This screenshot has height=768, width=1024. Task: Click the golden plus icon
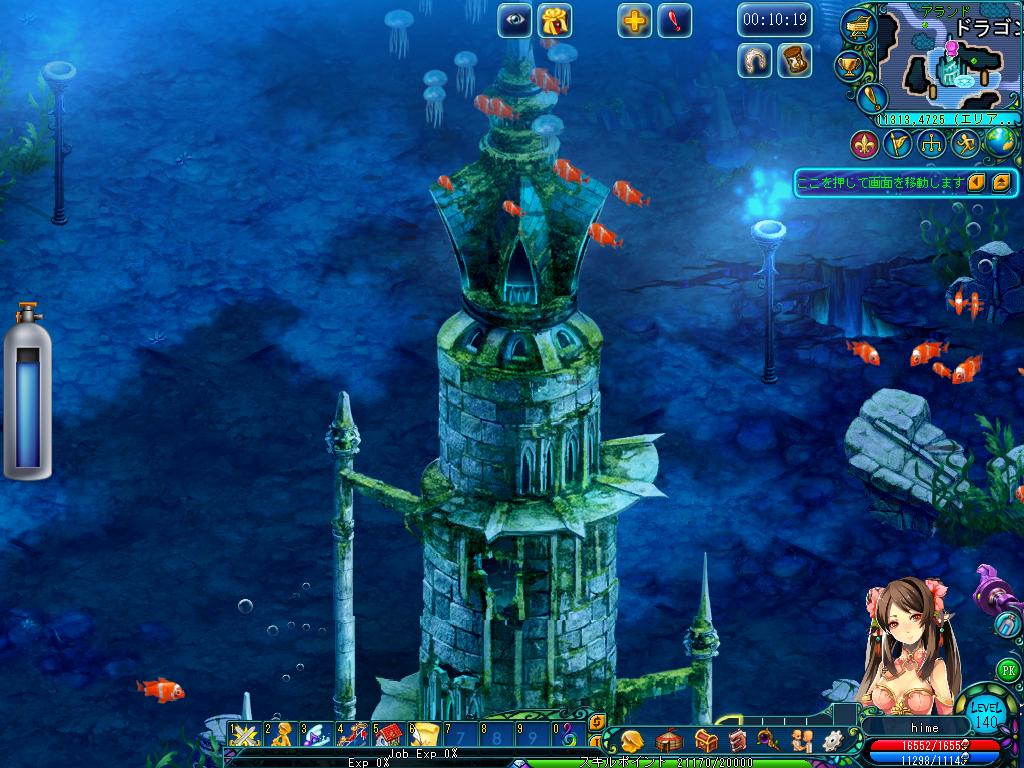[x=634, y=20]
